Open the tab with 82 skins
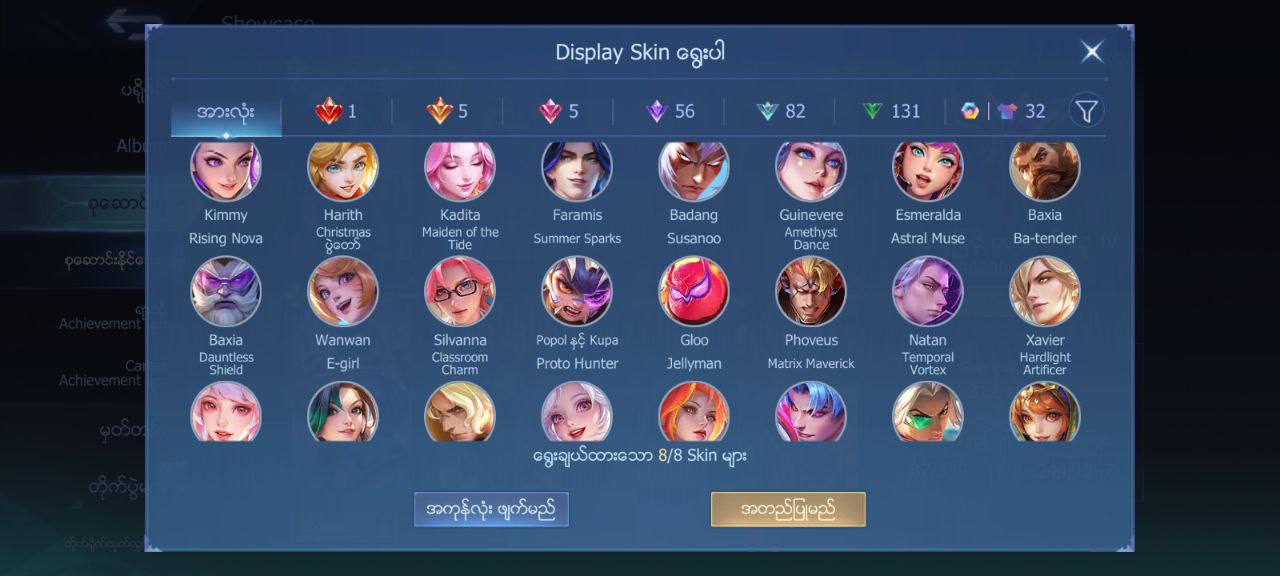The height and width of the screenshot is (576, 1280). pos(781,111)
